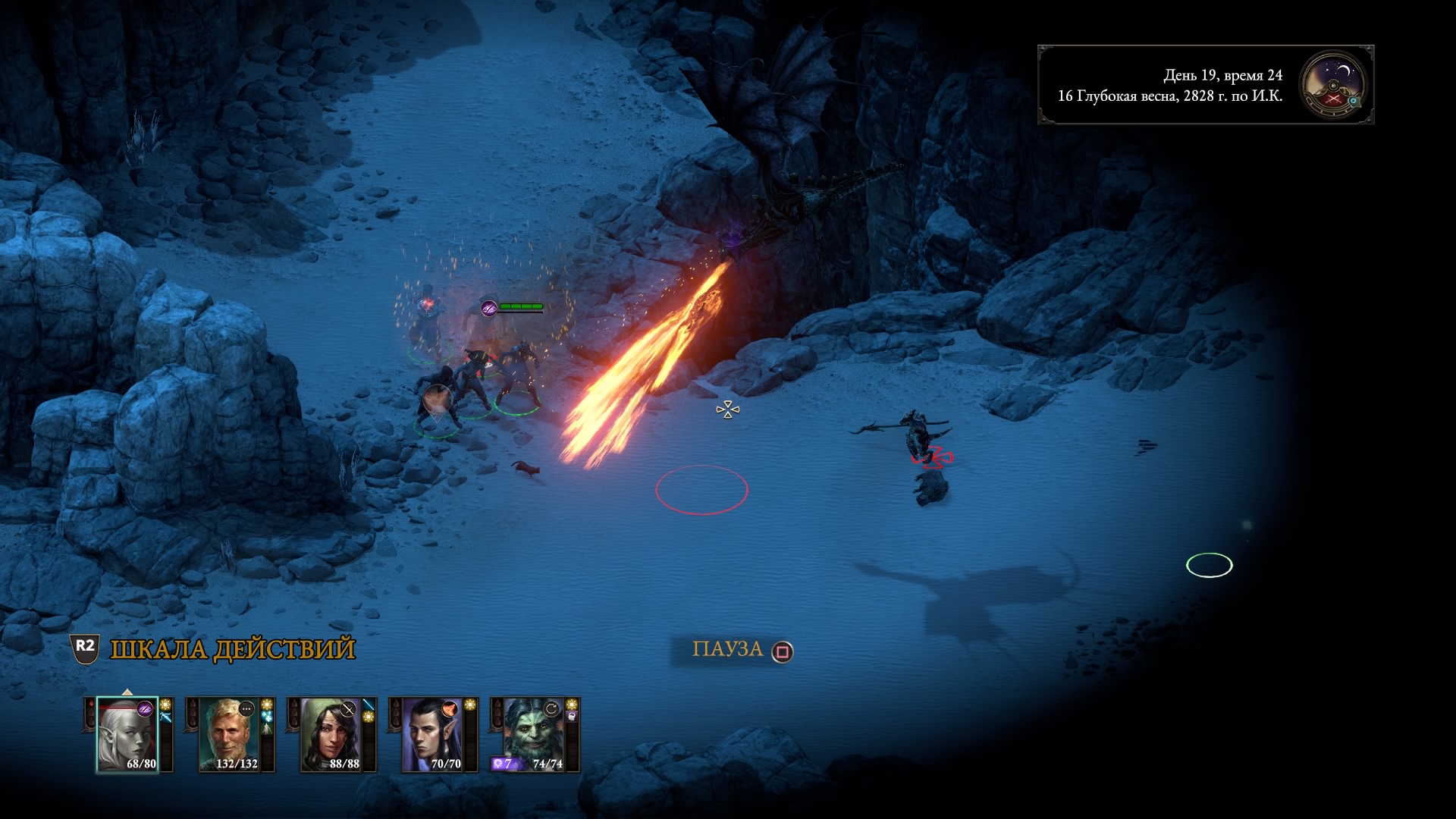Select the blond bearded man portrait
The image size is (1456, 819).
229,734
